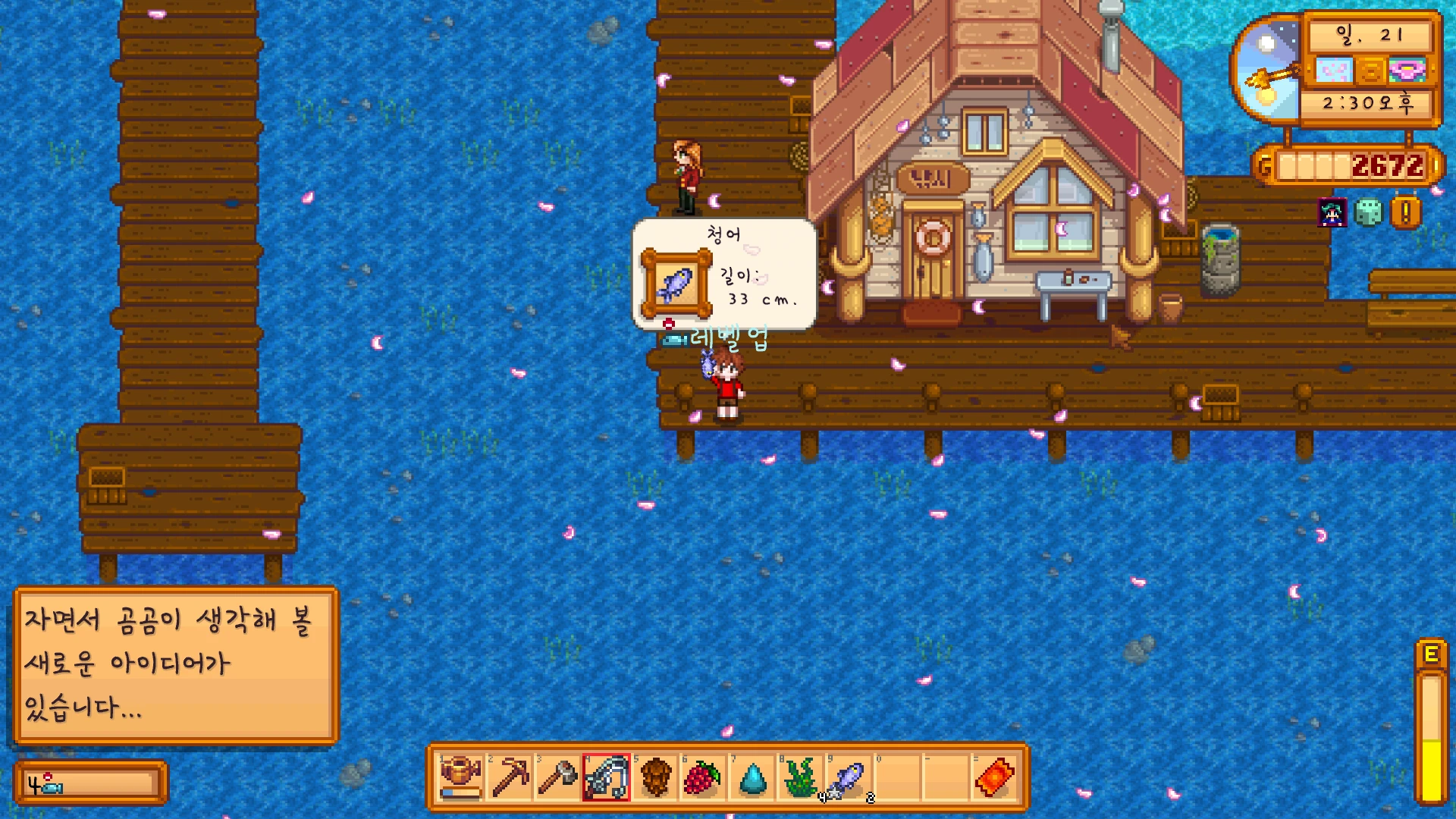Select the watering can hotbar slot

tap(461, 777)
